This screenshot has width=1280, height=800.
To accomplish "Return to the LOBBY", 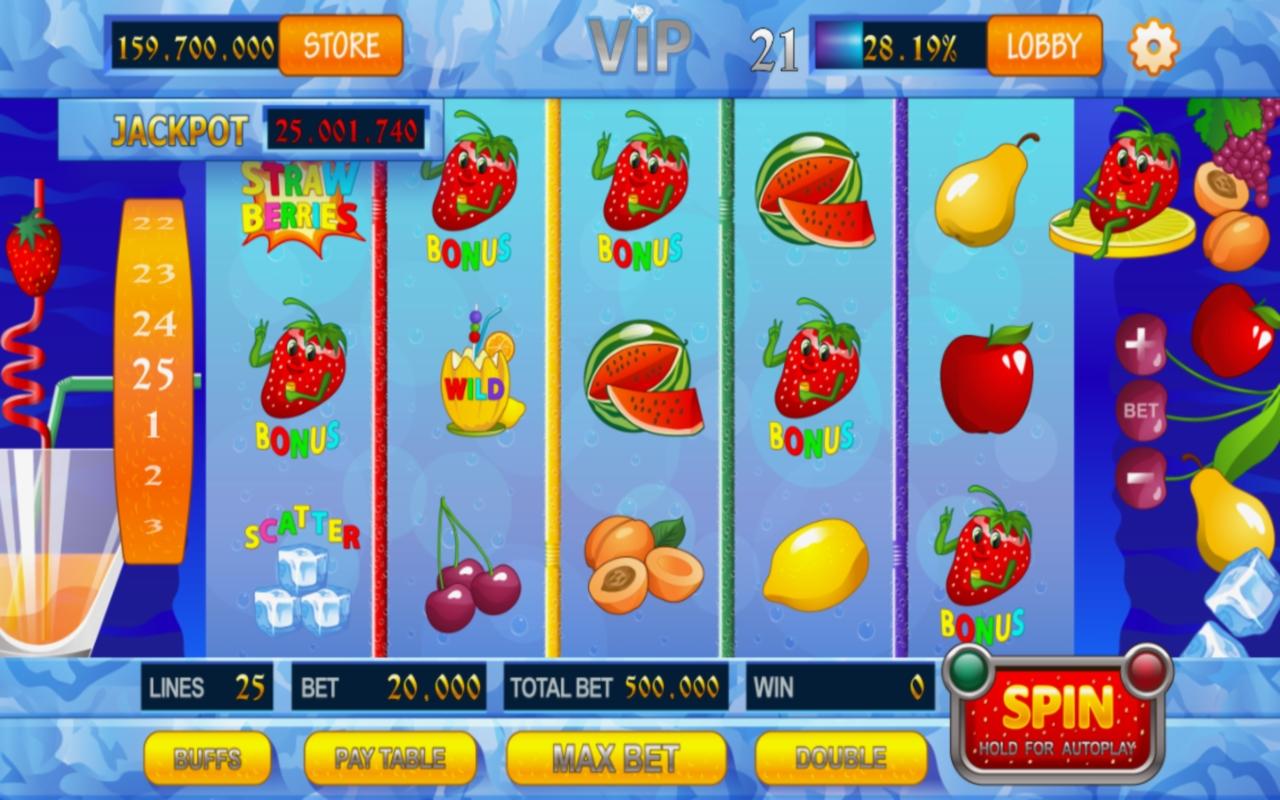I will point(1043,45).
